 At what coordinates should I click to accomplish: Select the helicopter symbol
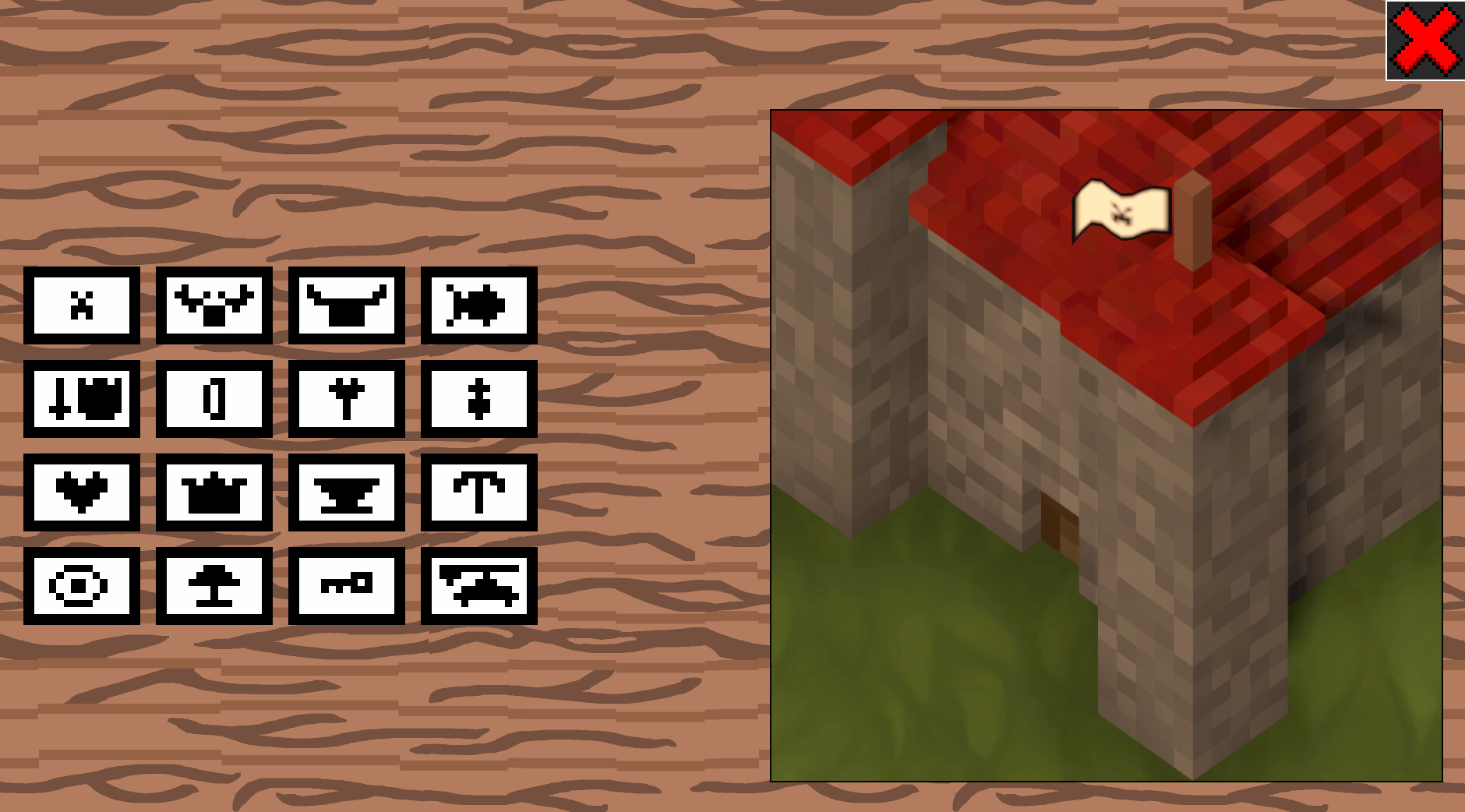(478, 587)
